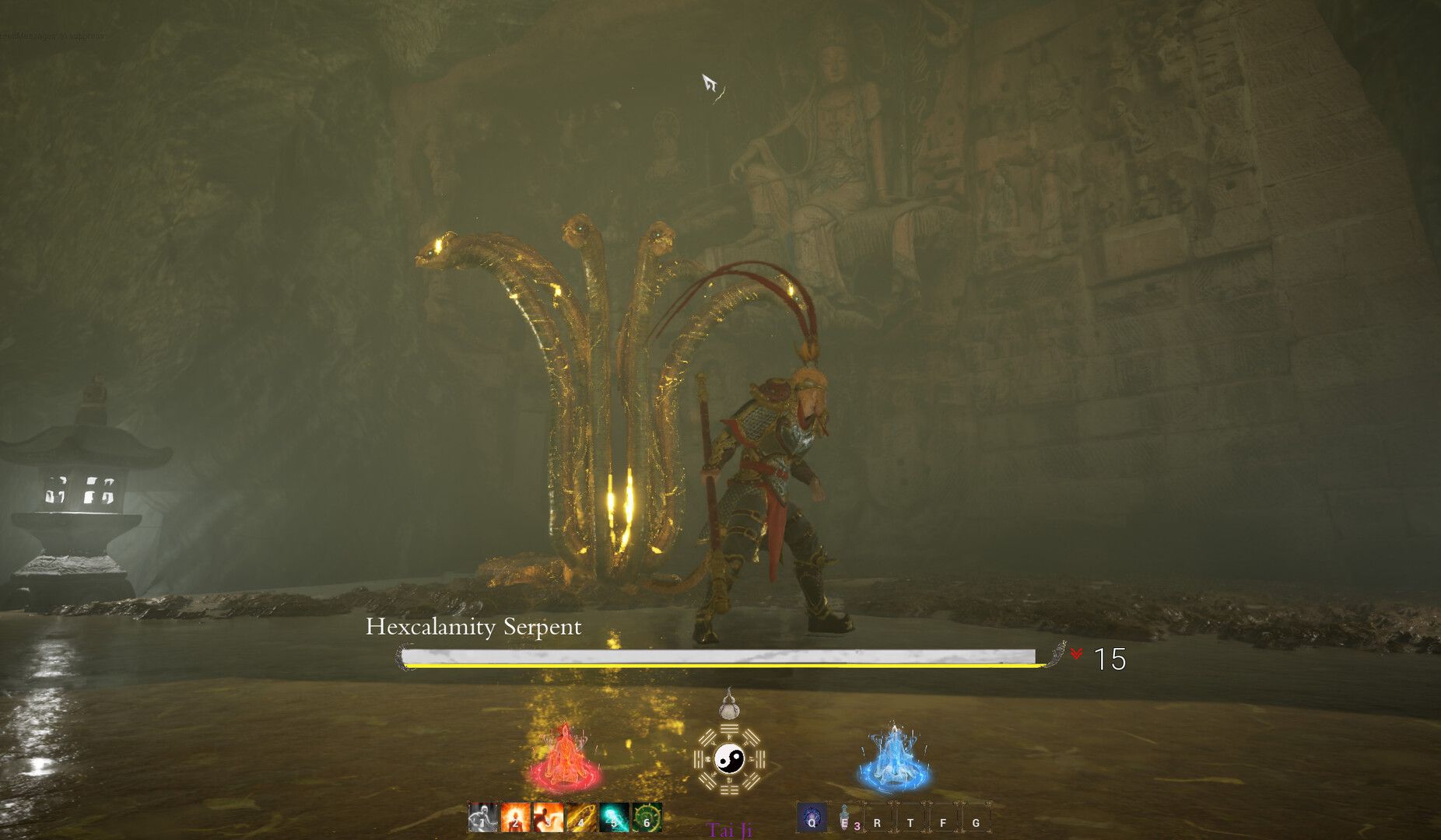
Task: Select the purple orb item in slot Q
Action: 812,819
